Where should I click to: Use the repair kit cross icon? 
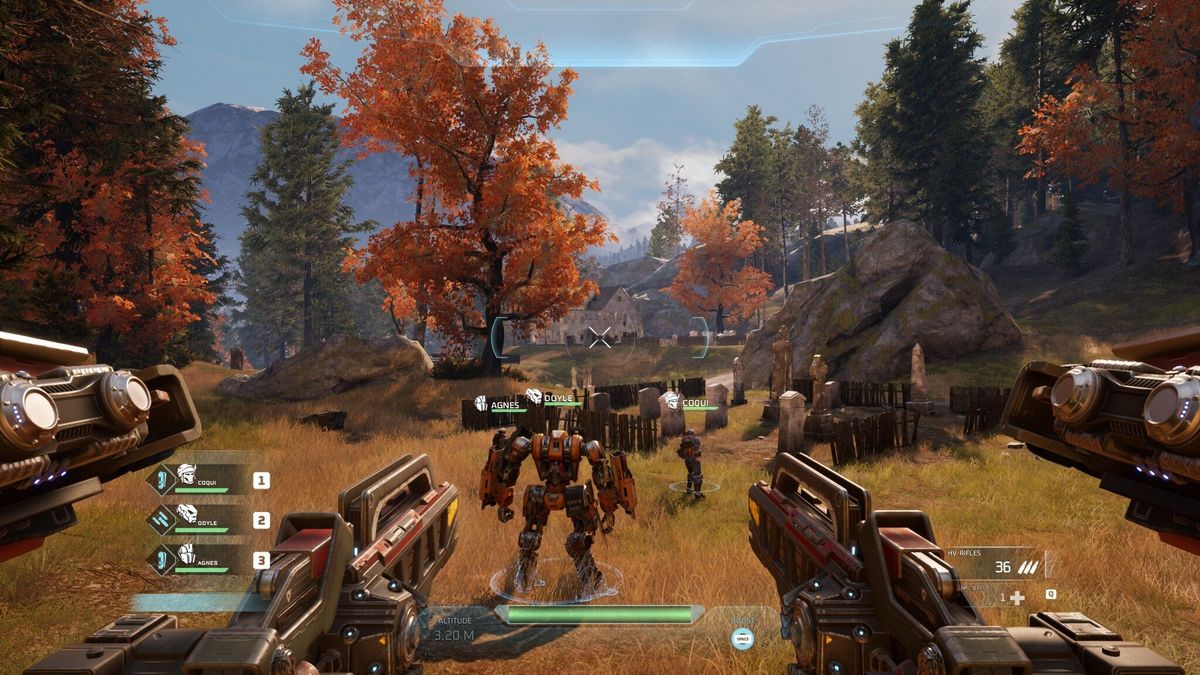(x=1017, y=597)
